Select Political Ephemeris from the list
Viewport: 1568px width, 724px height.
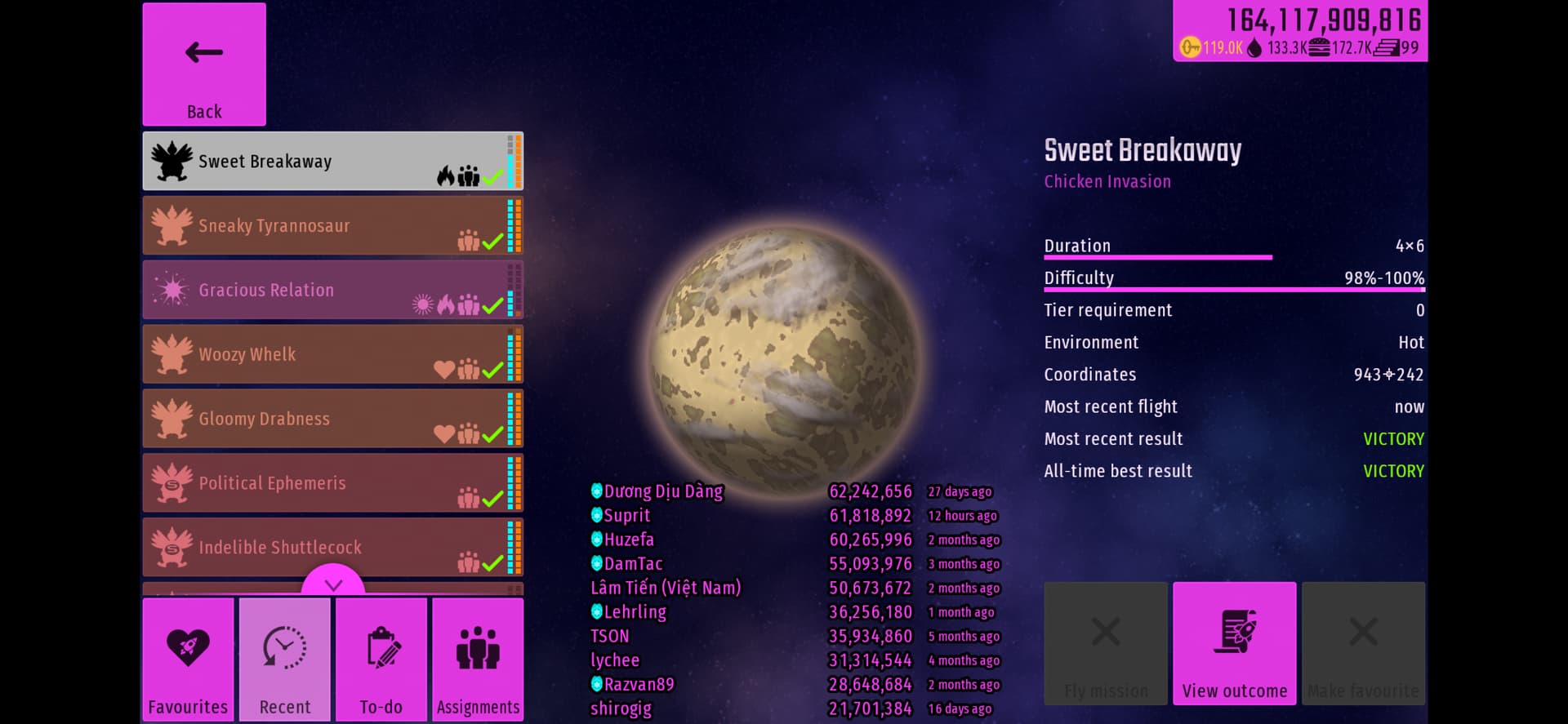[x=332, y=483]
